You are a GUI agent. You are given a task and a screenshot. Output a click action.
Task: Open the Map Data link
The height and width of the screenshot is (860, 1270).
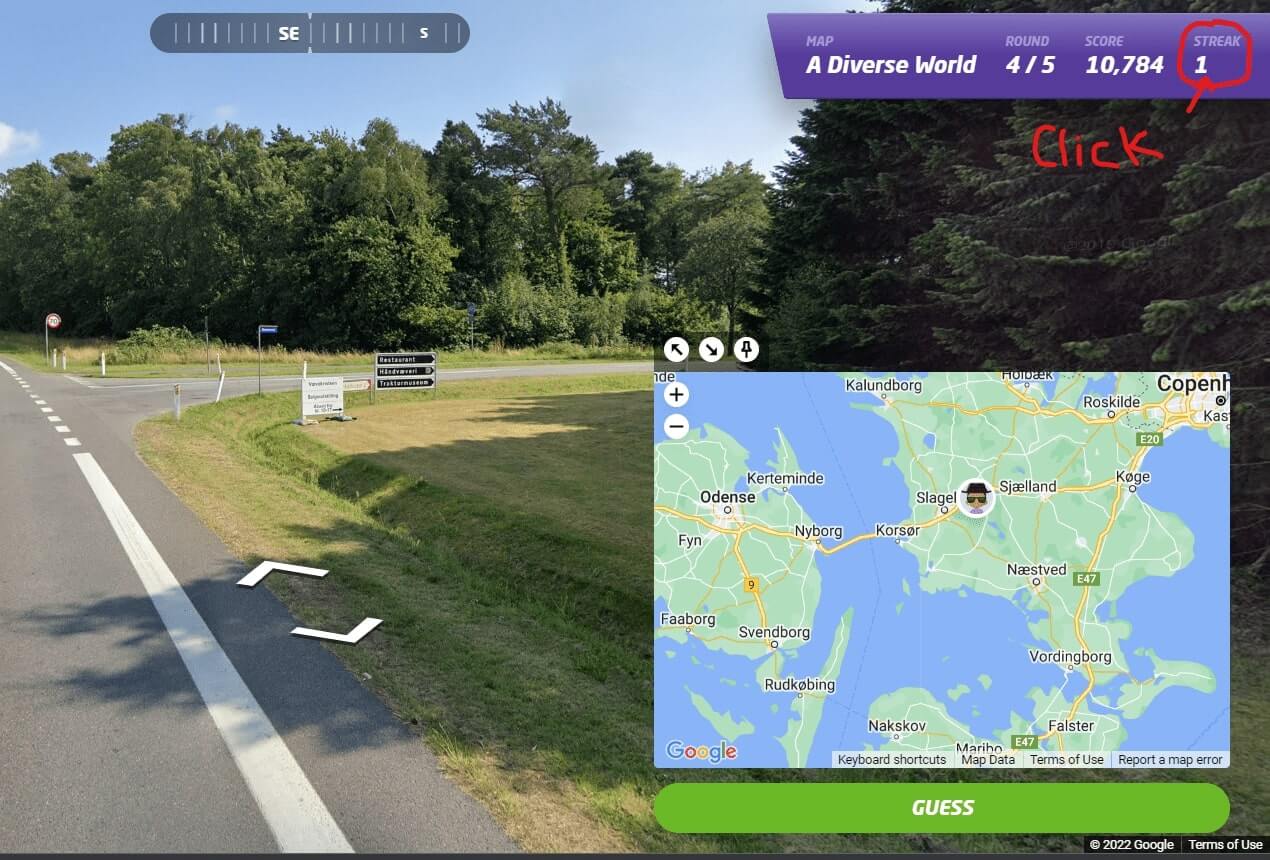[987, 759]
